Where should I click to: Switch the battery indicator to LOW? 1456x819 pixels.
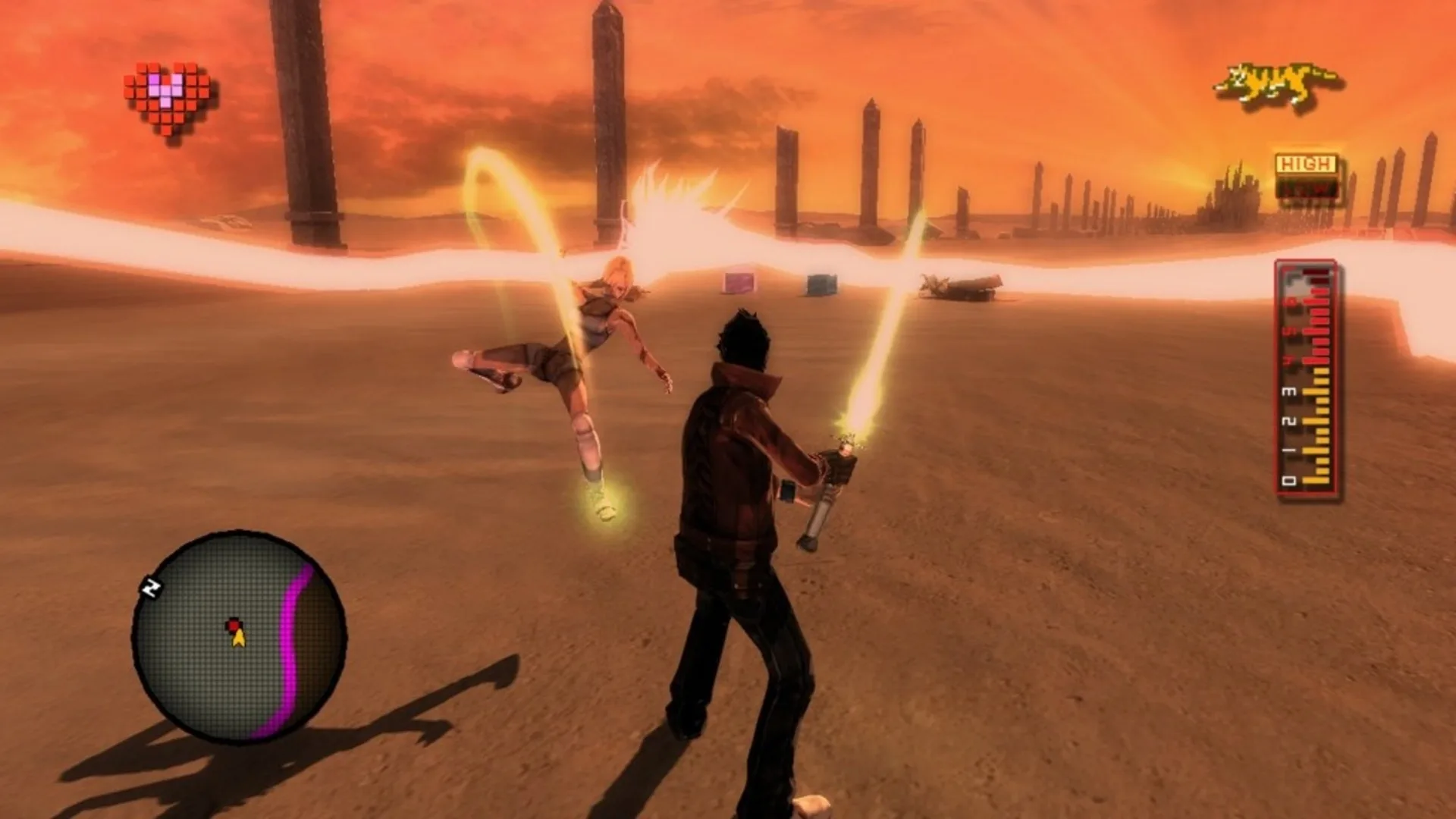(1306, 187)
